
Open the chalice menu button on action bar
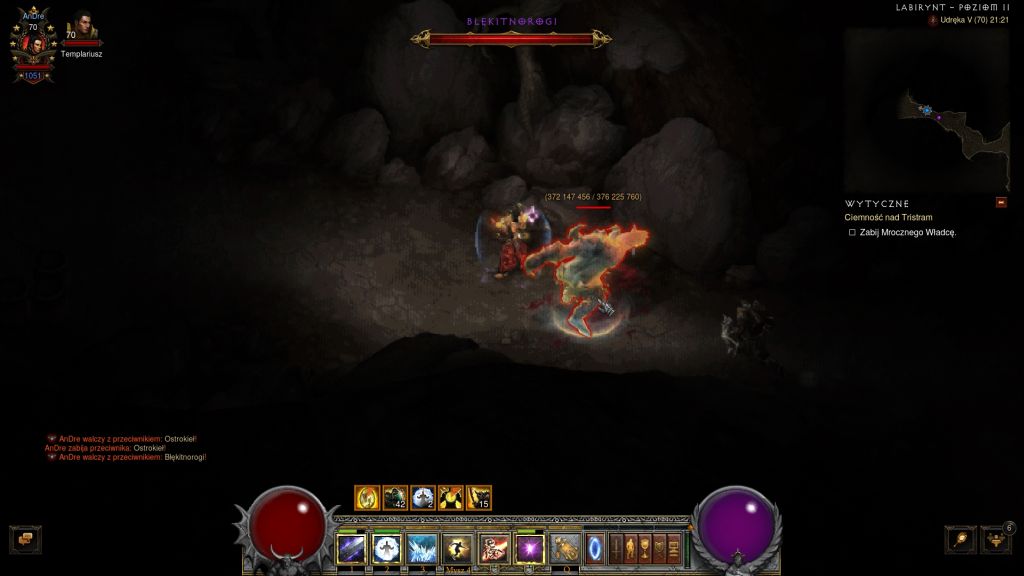click(x=645, y=548)
